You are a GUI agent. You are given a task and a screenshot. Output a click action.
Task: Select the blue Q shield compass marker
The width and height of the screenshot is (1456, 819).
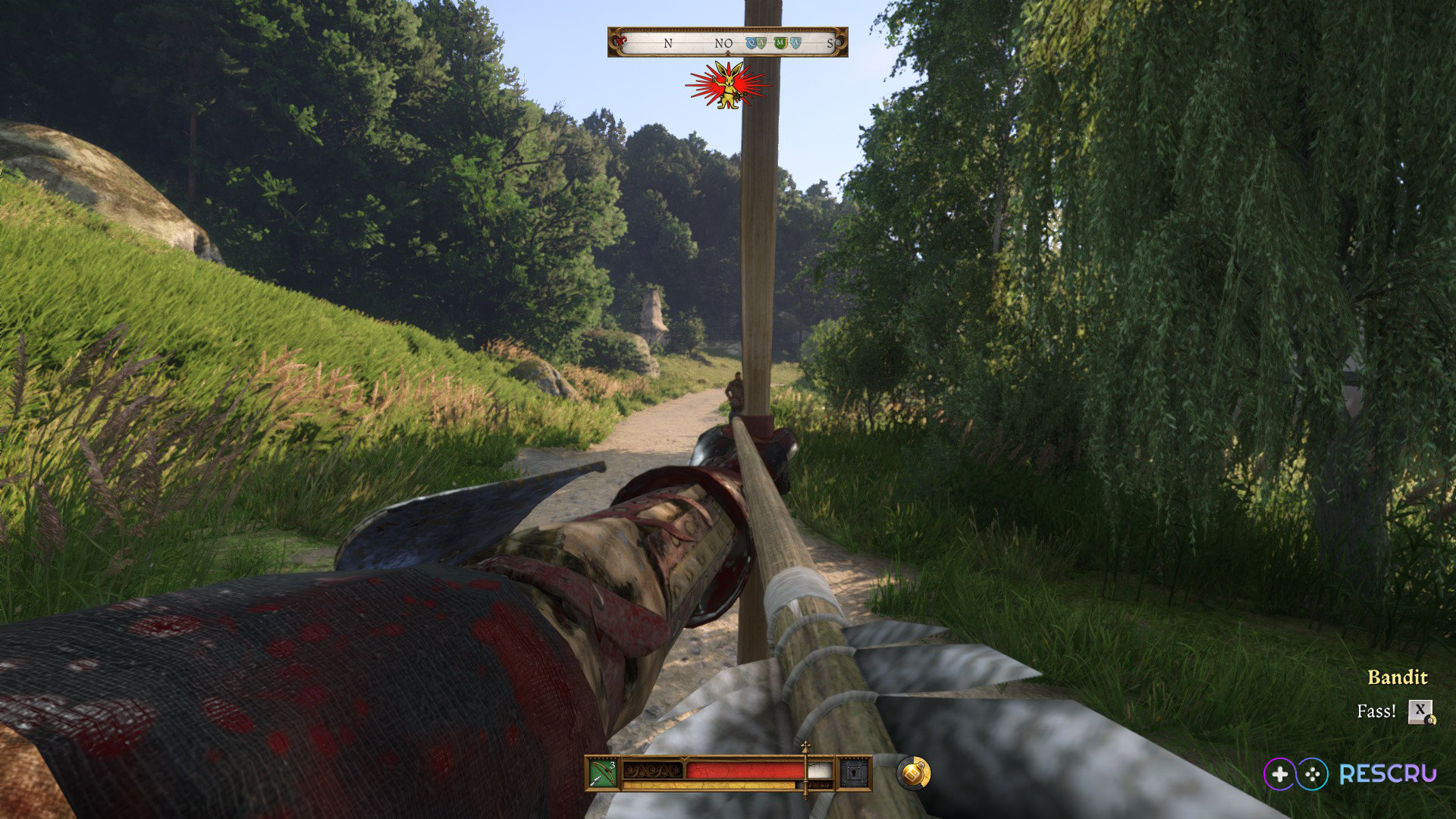click(752, 43)
